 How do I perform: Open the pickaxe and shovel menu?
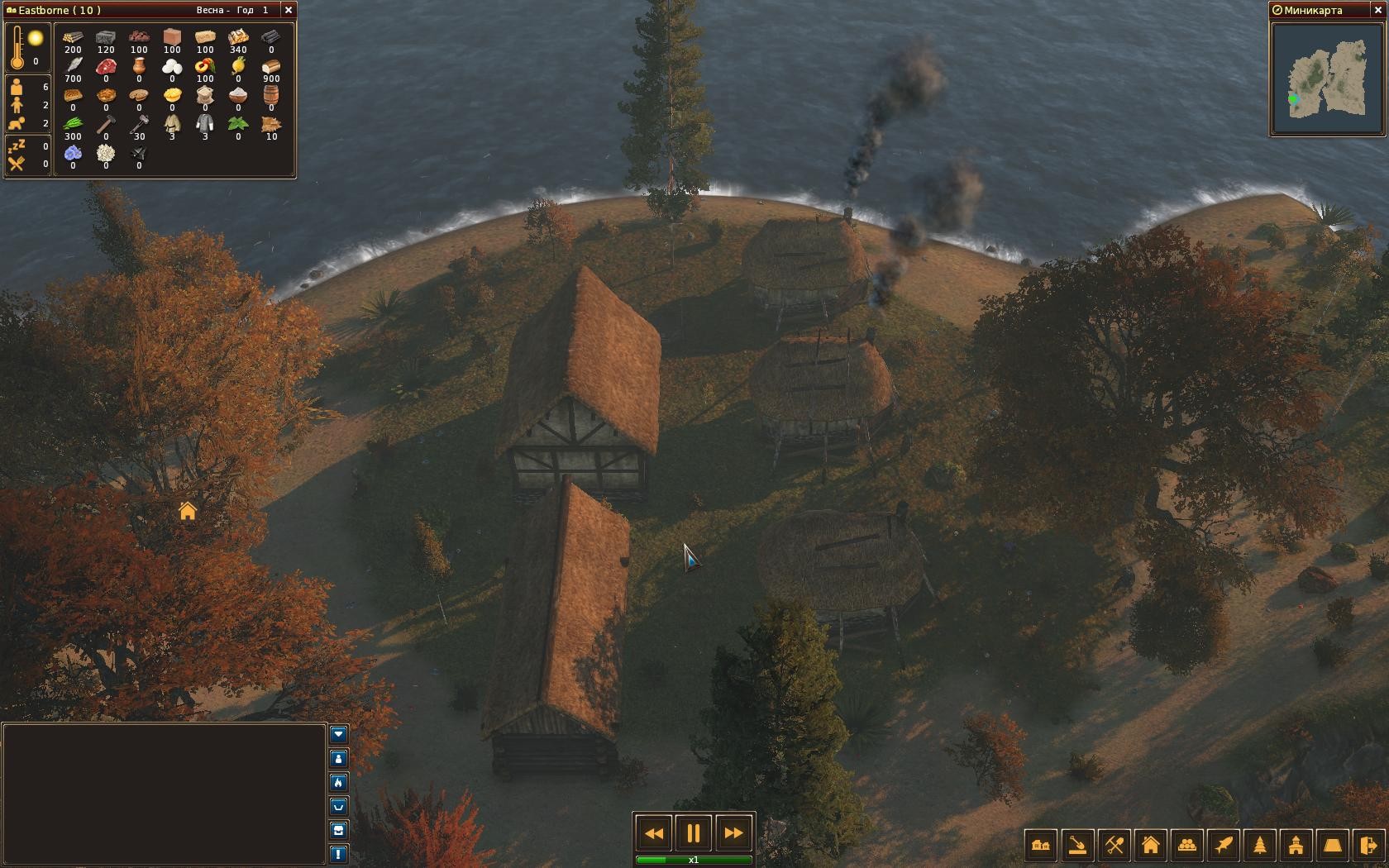tap(1115, 846)
